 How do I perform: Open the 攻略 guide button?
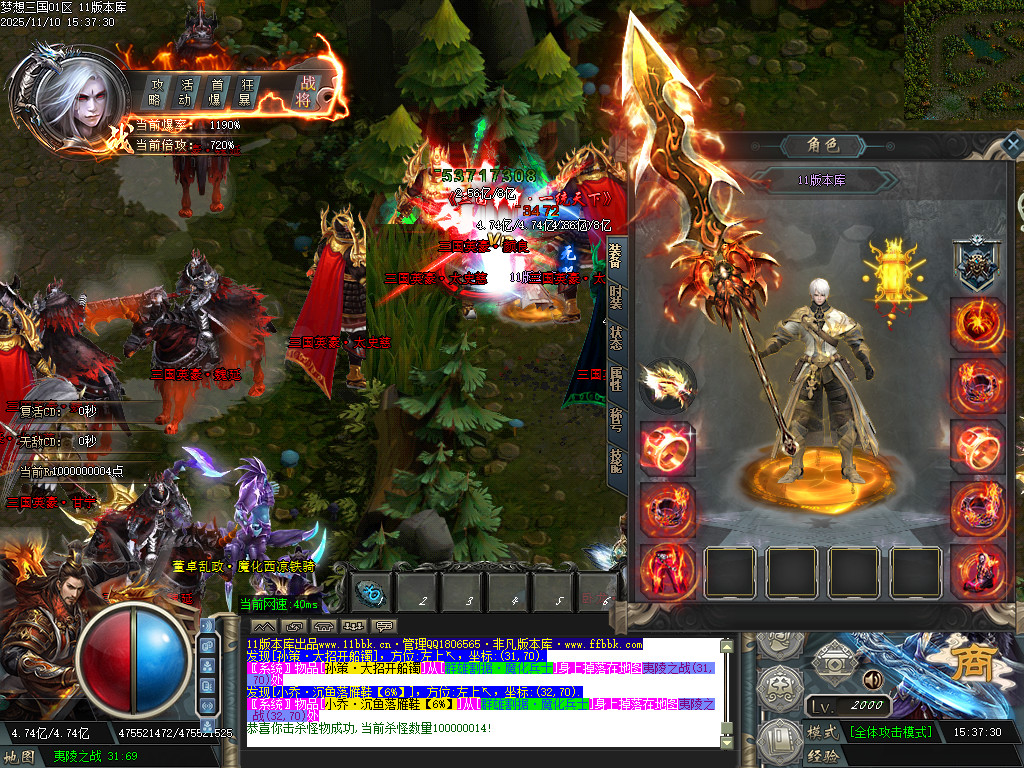click(x=155, y=92)
